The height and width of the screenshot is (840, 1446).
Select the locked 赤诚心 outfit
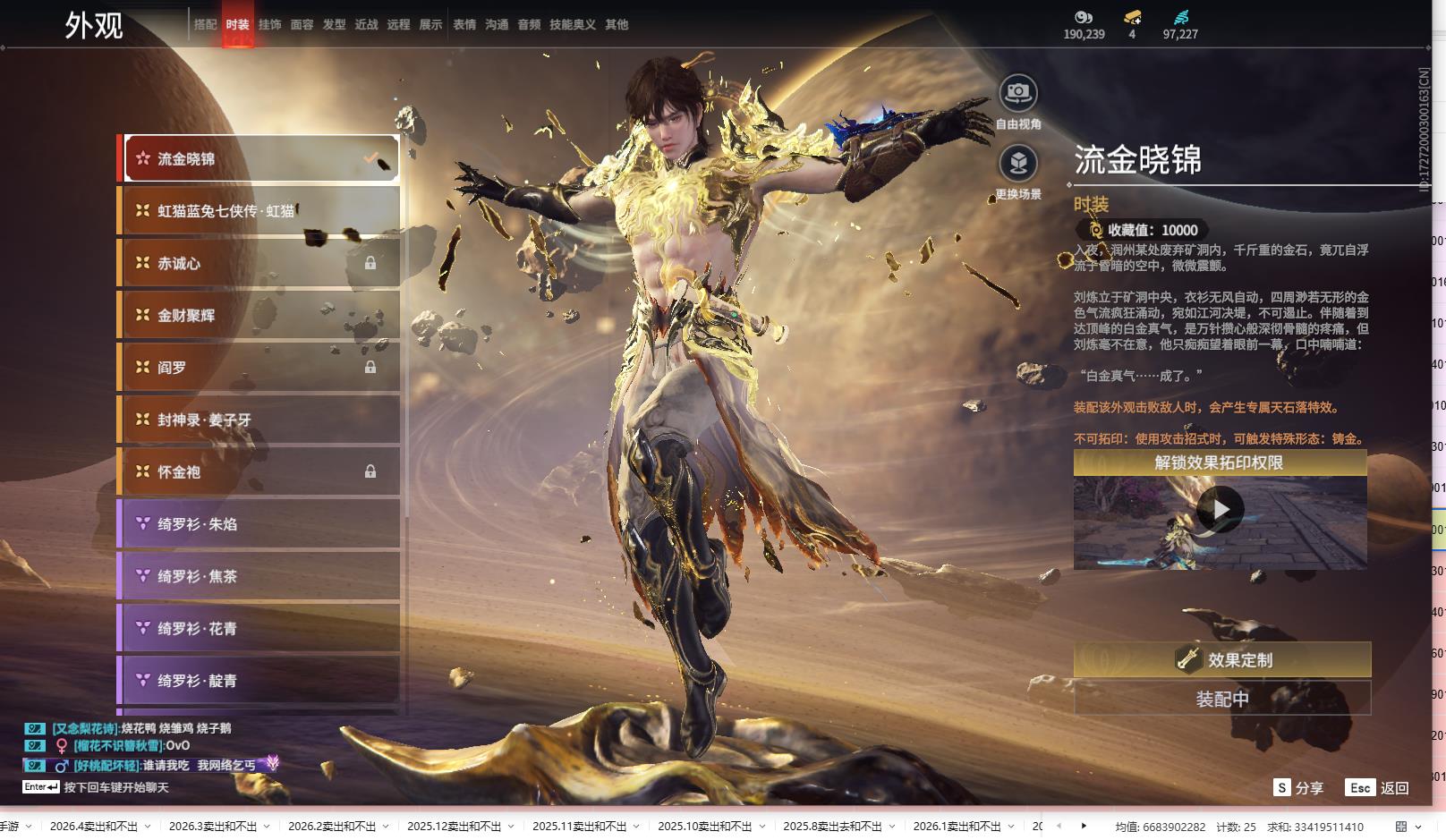point(259,263)
